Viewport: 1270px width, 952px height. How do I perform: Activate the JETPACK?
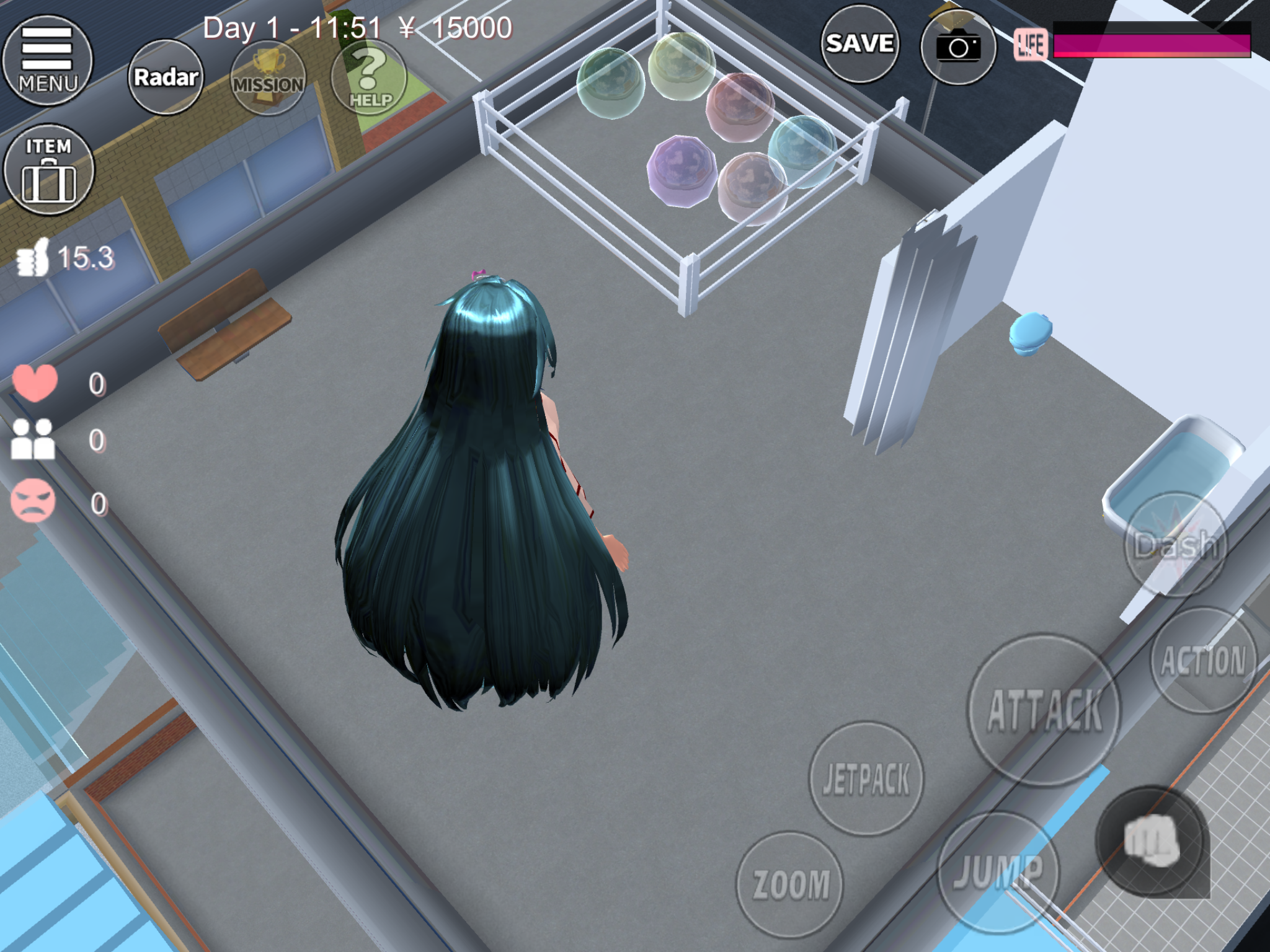866,778
